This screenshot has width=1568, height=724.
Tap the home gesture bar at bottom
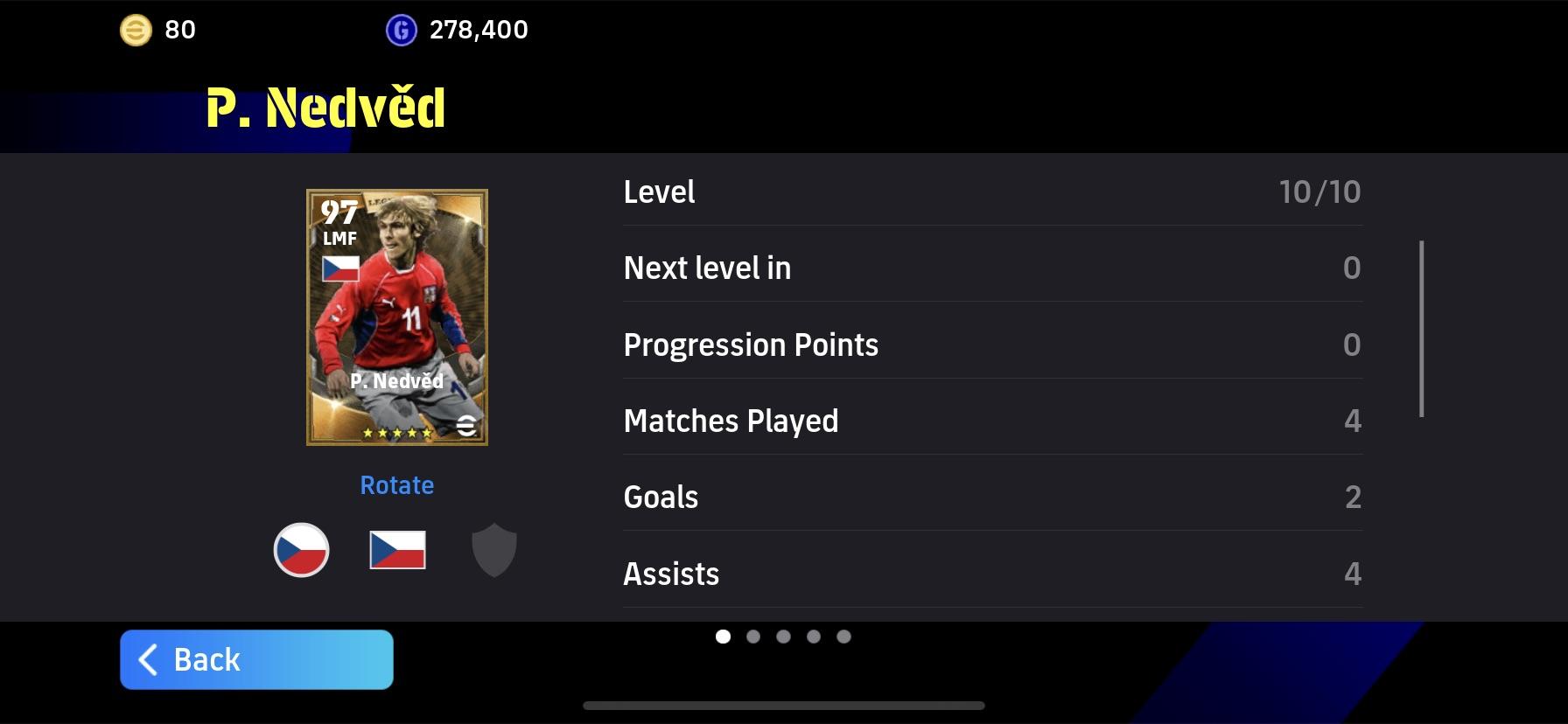pyautogui.click(x=784, y=706)
